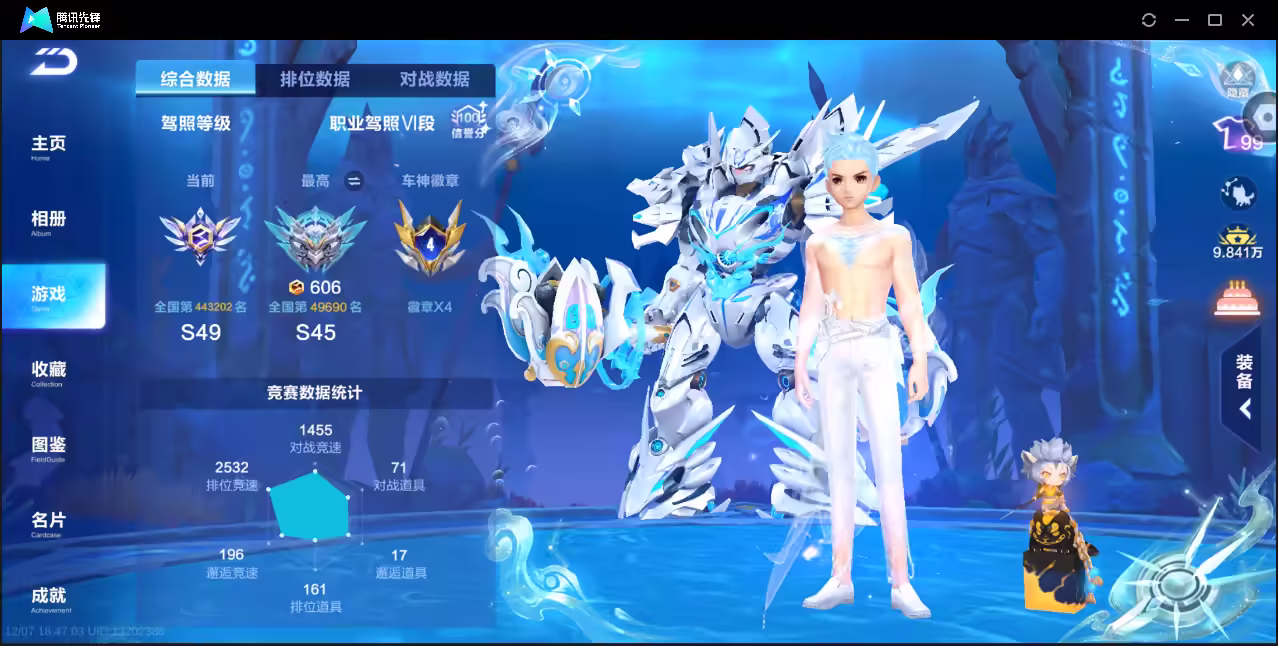Open the 相册 Album section

pyautogui.click(x=48, y=221)
